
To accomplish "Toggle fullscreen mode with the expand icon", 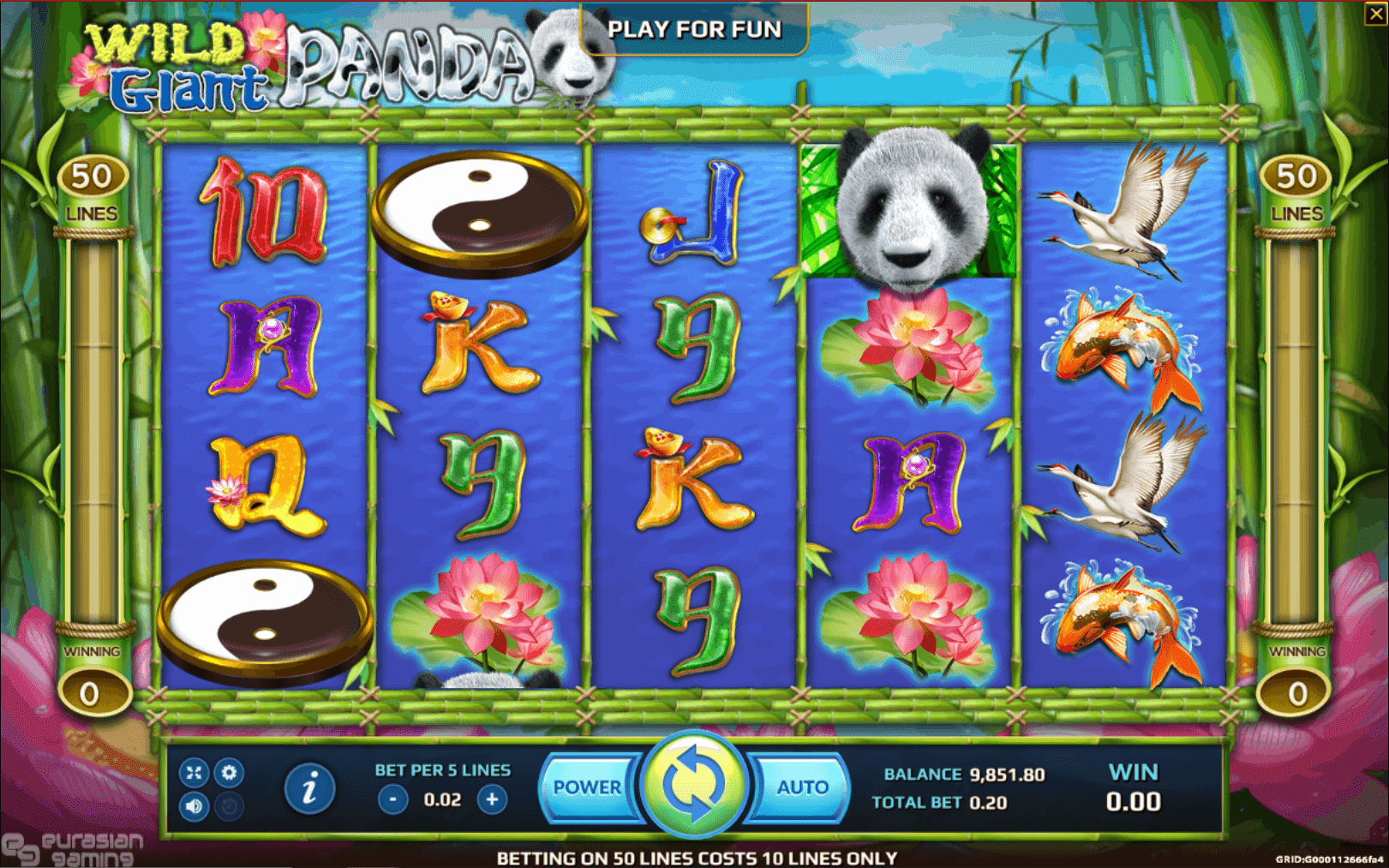I will [x=192, y=773].
